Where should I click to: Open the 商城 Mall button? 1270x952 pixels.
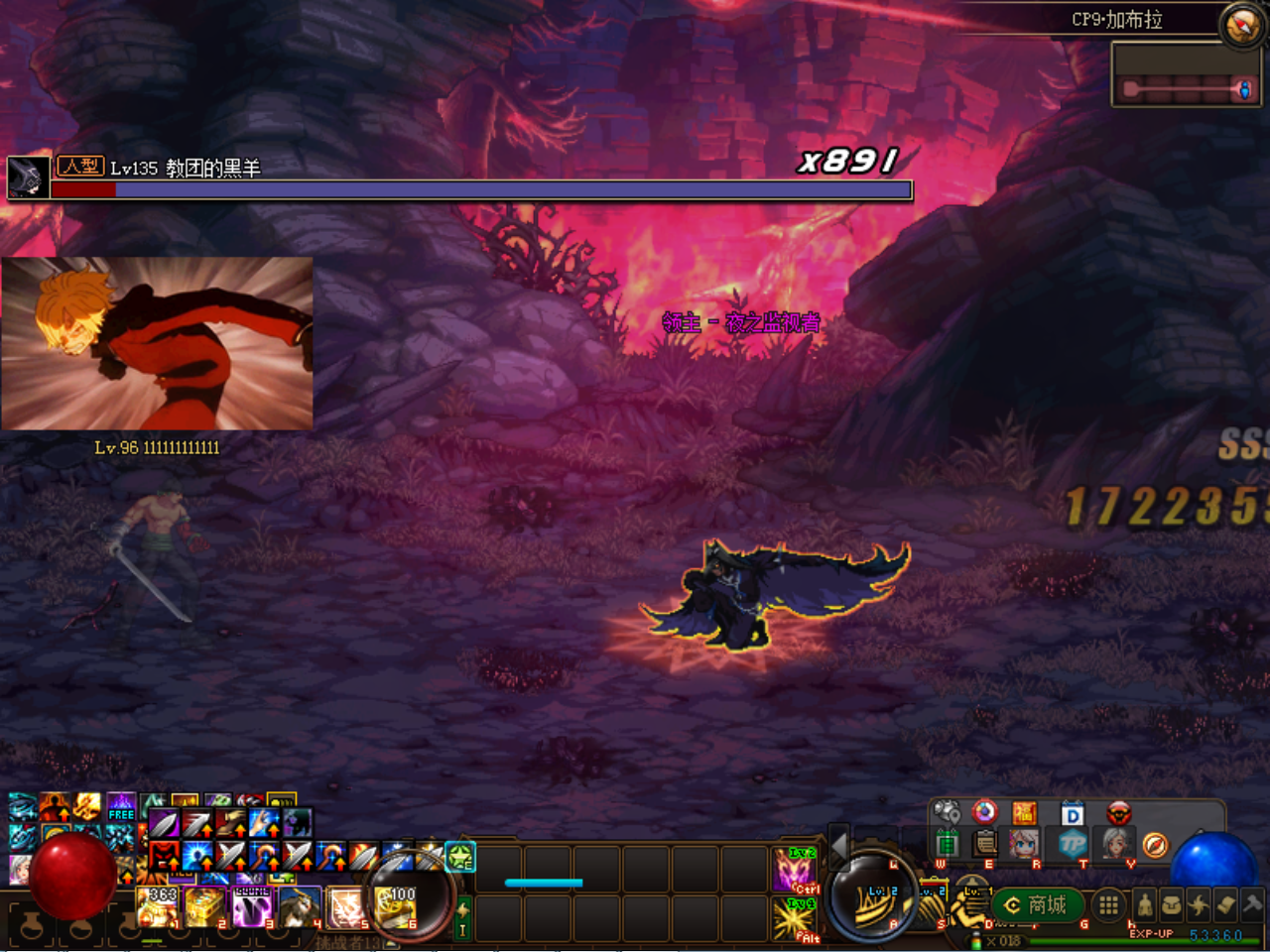(x=1037, y=905)
